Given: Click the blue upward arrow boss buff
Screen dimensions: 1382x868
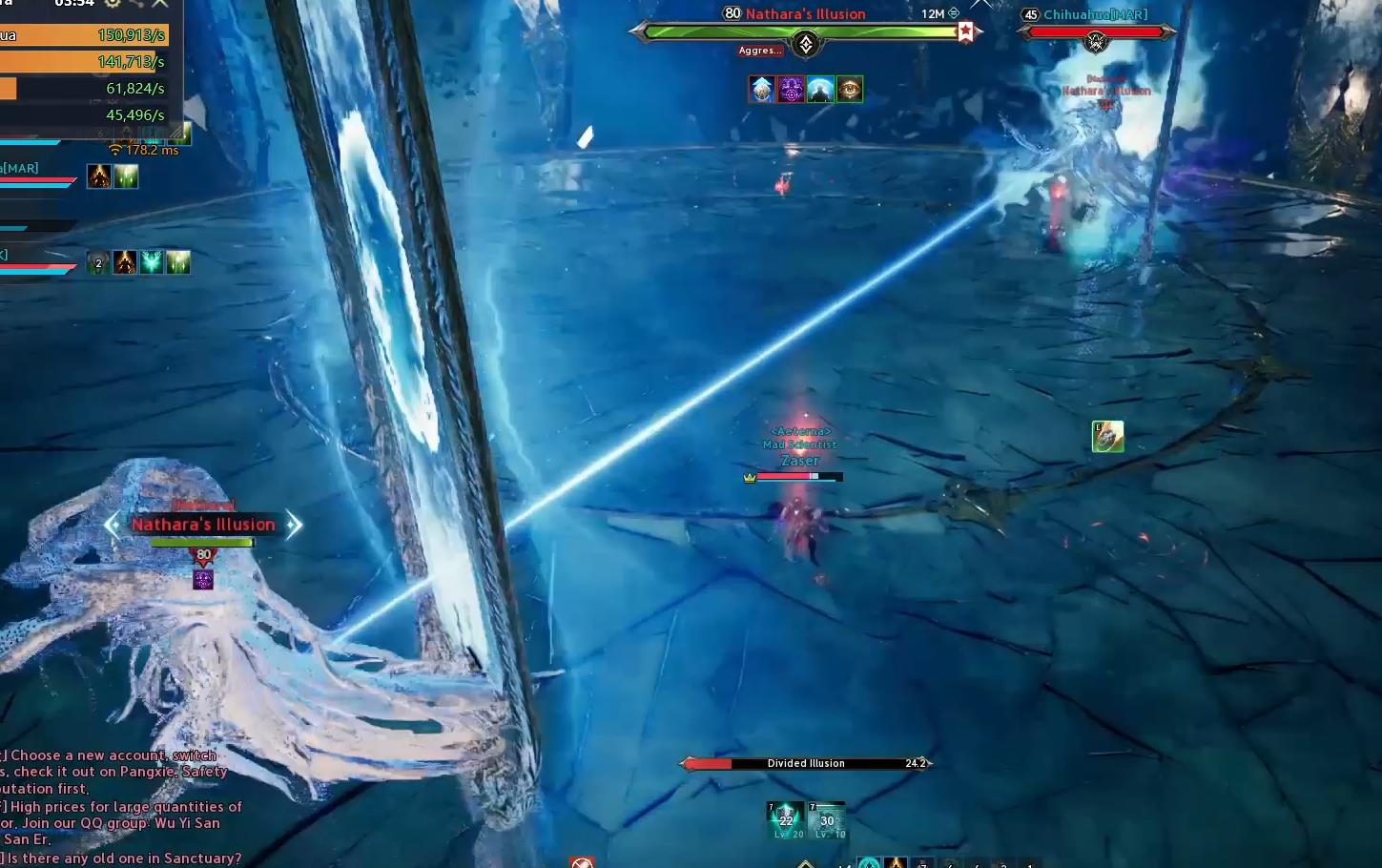Looking at the screenshot, I should coord(761,90).
